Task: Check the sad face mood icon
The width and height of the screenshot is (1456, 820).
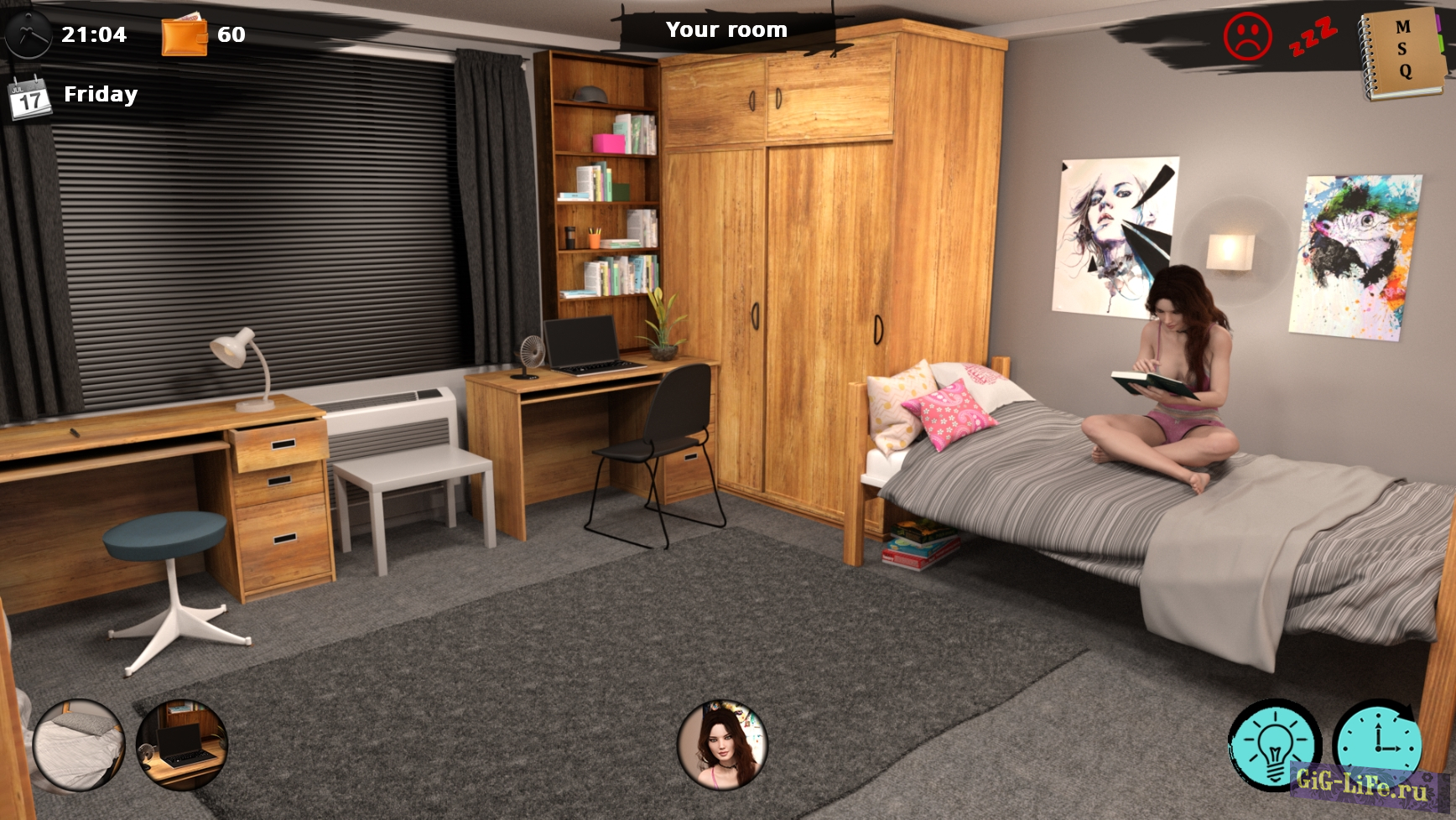Action: 1247,36
